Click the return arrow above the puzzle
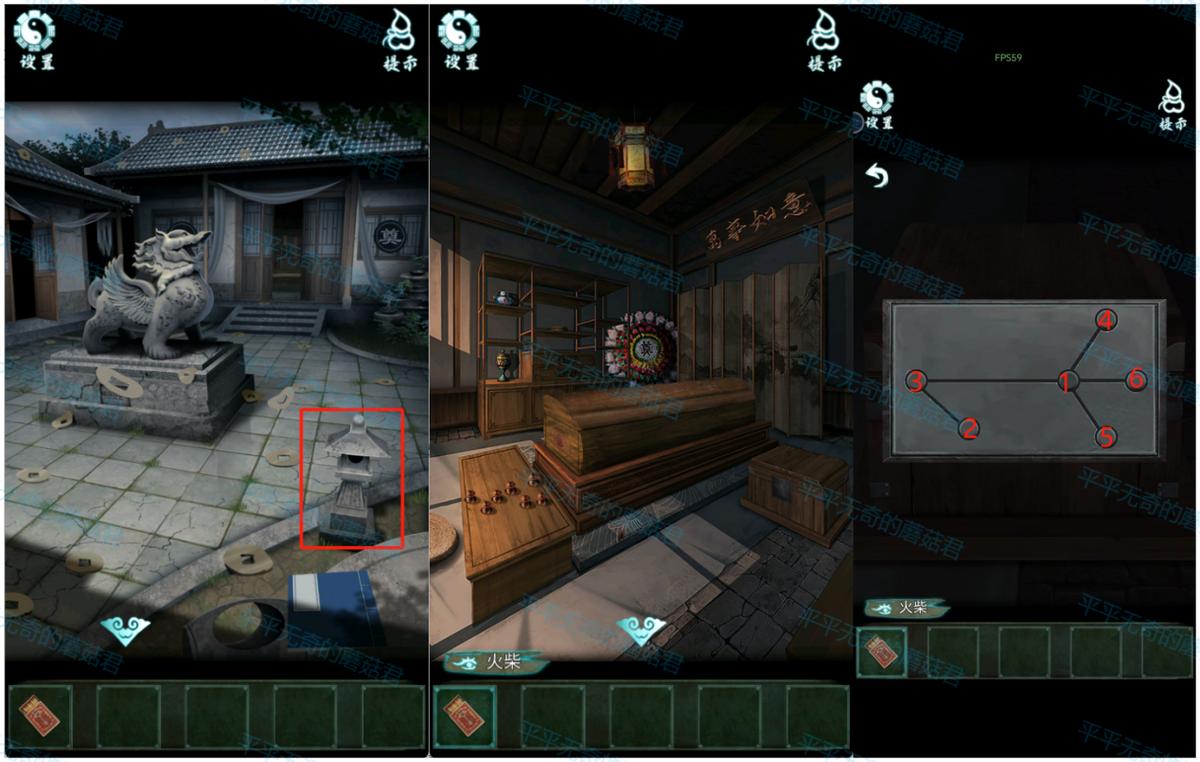 (877, 177)
